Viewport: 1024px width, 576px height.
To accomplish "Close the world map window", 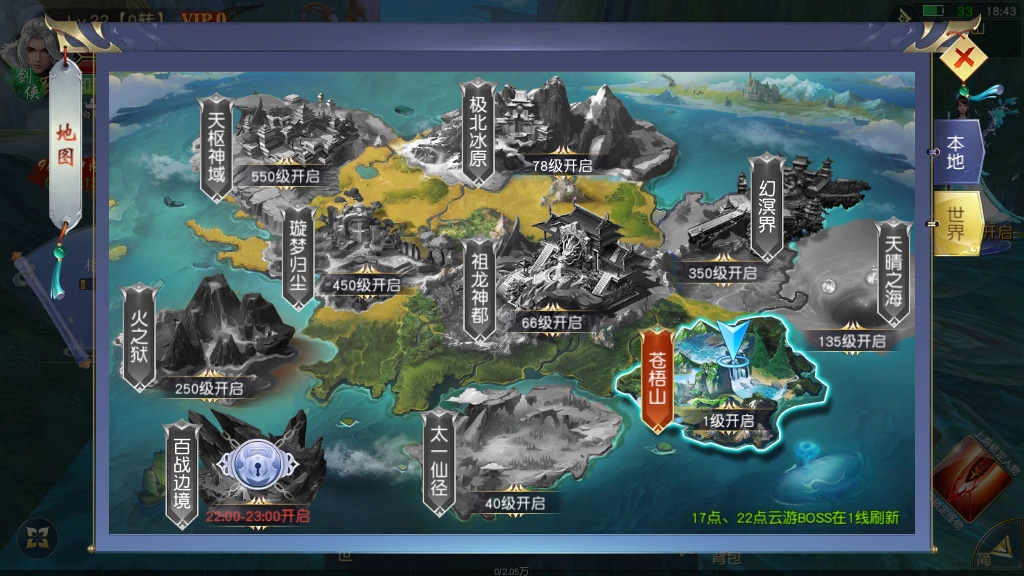I will click(x=963, y=61).
